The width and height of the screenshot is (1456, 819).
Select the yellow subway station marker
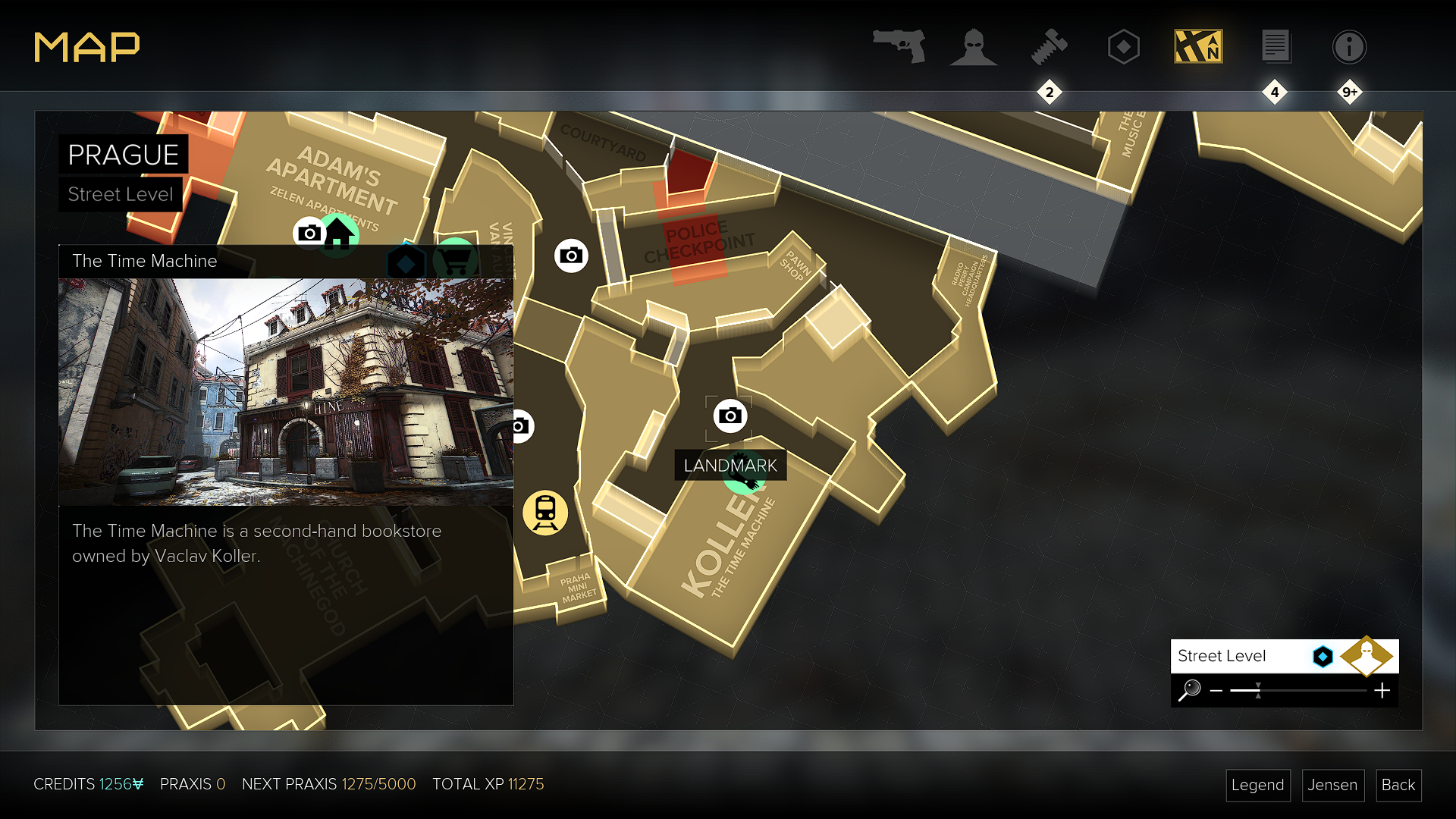coord(545,513)
